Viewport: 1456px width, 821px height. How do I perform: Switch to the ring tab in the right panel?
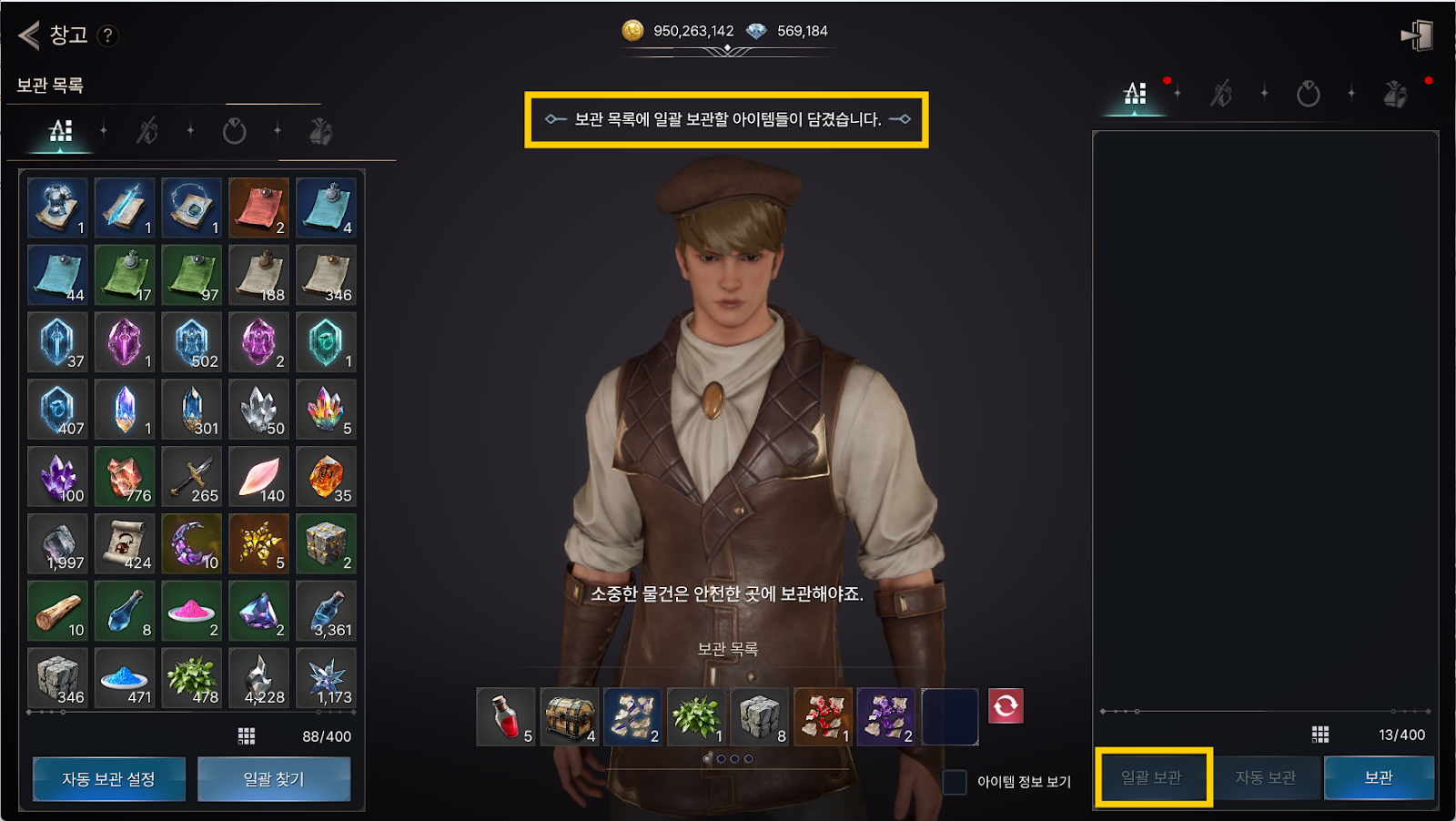pyautogui.click(x=1309, y=94)
